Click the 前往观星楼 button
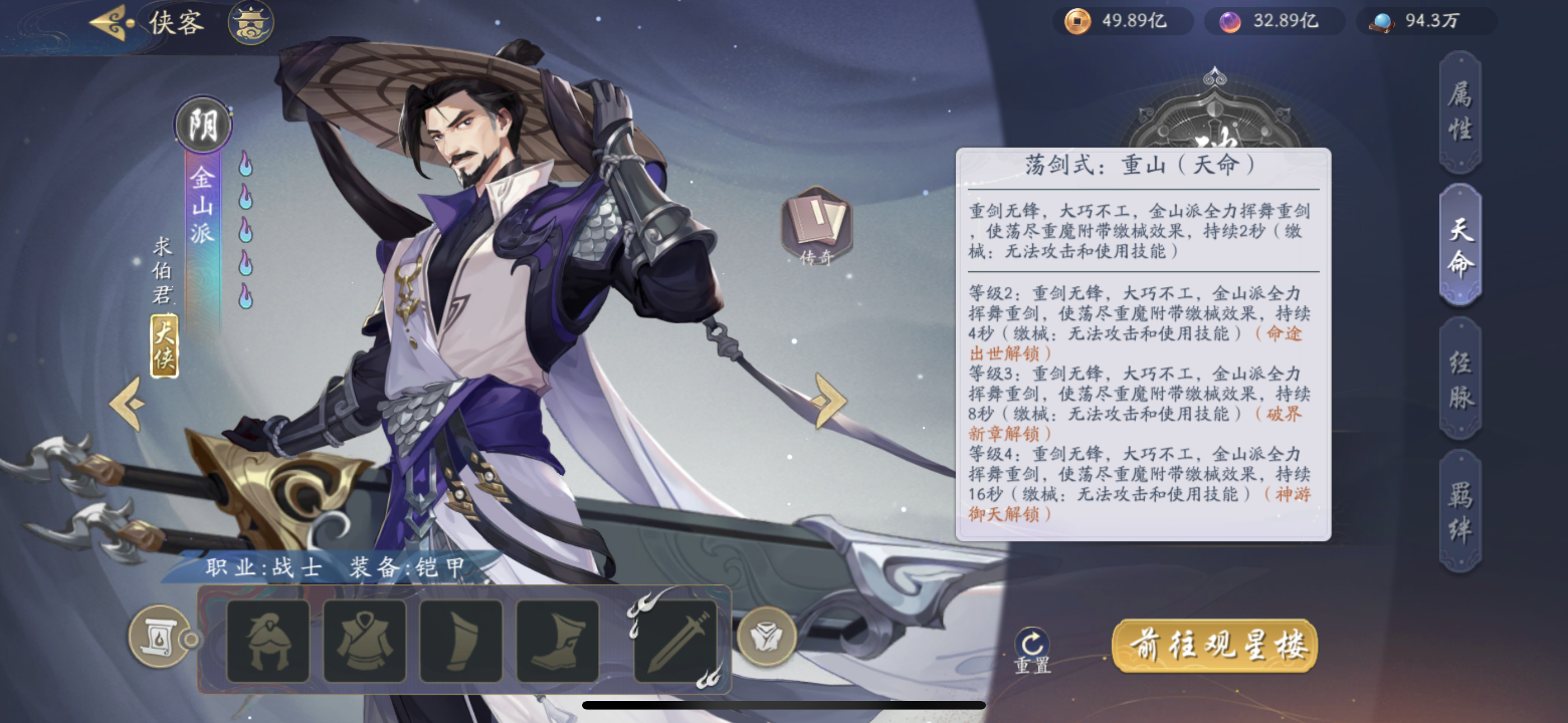The image size is (1568, 723). [x=1215, y=645]
